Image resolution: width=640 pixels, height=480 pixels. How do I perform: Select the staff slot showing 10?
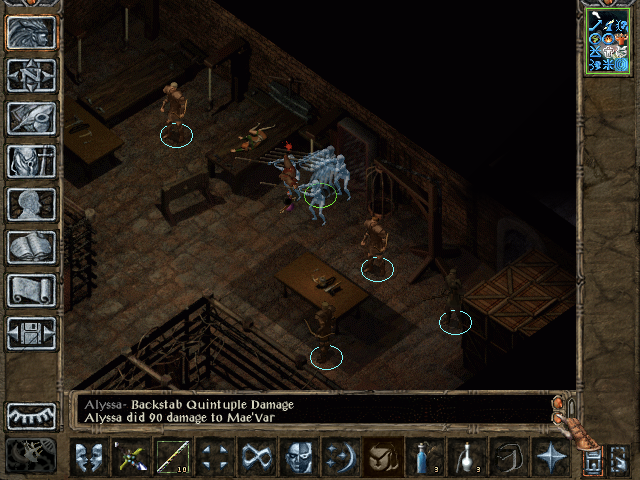173,457
